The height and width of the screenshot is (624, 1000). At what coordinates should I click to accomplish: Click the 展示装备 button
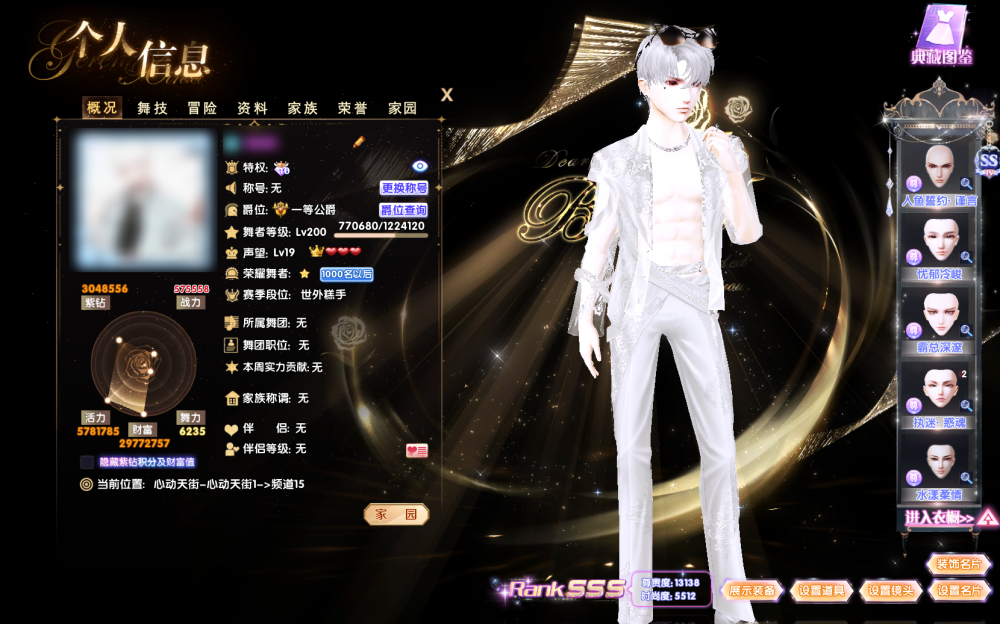coord(753,591)
